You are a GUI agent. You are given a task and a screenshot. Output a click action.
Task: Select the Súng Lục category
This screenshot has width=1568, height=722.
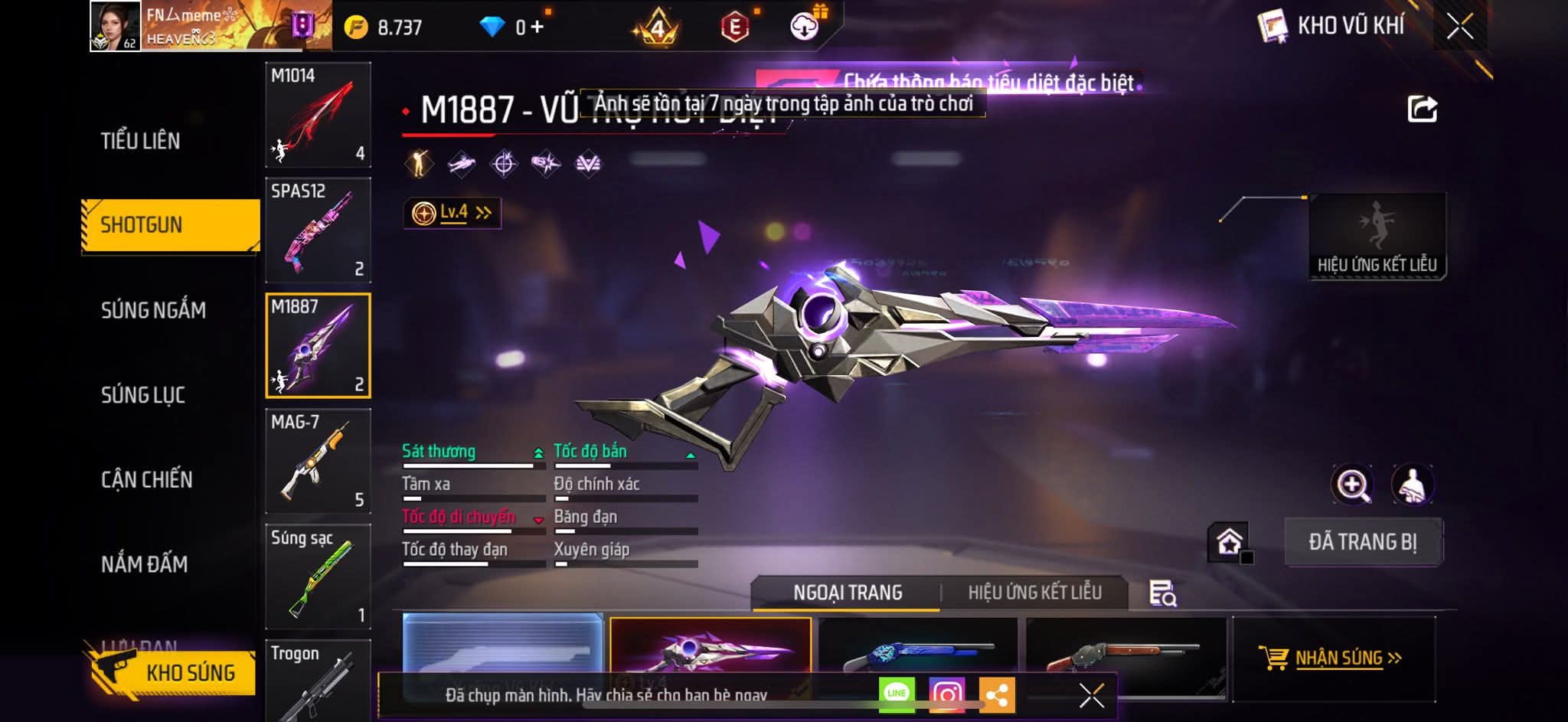point(143,395)
